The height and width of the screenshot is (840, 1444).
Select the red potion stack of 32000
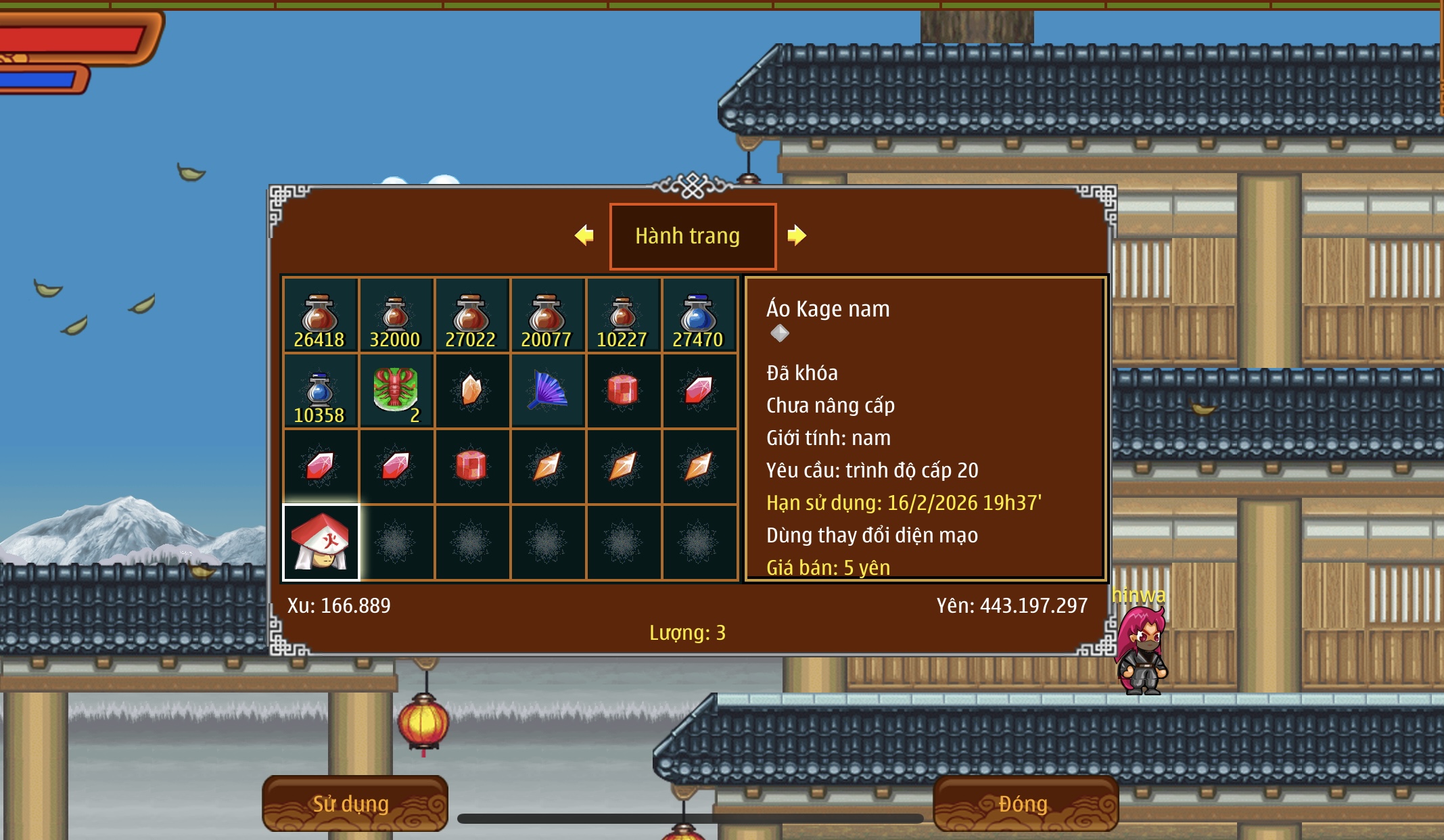396,315
